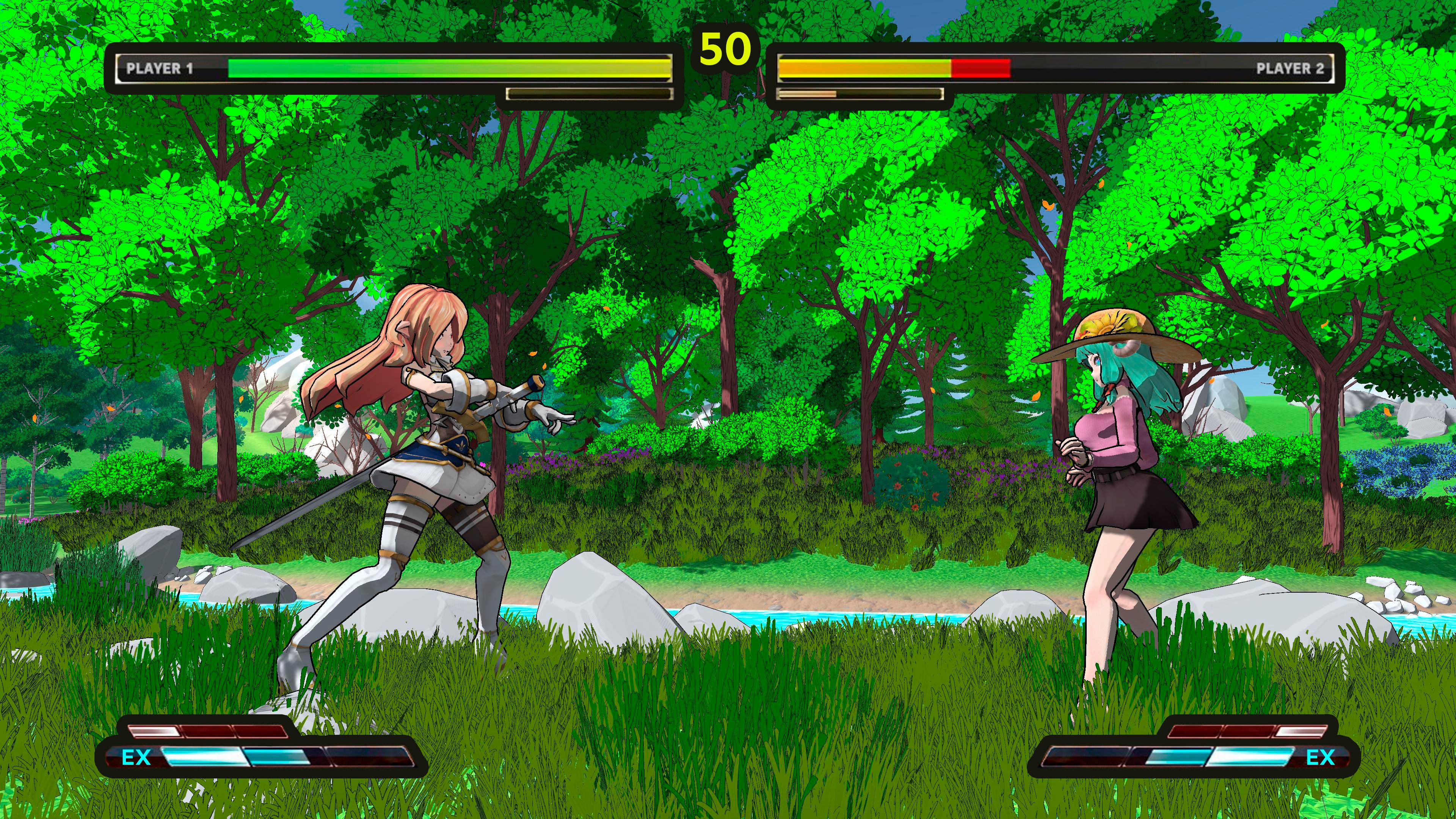The width and height of the screenshot is (1456, 819).
Task: Select the PLAYER 1 name label
Action: click(x=162, y=69)
